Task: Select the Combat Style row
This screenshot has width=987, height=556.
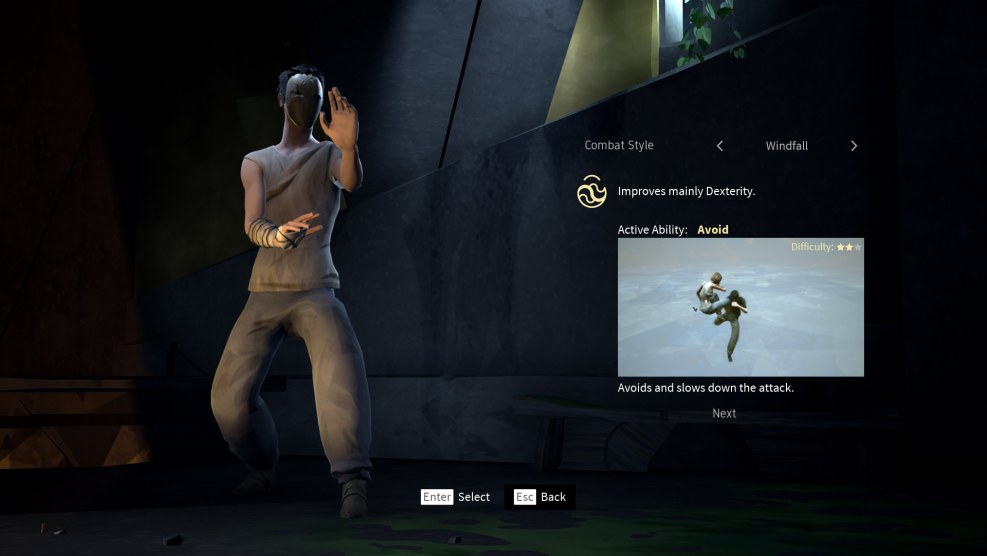Action: [619, 146]
